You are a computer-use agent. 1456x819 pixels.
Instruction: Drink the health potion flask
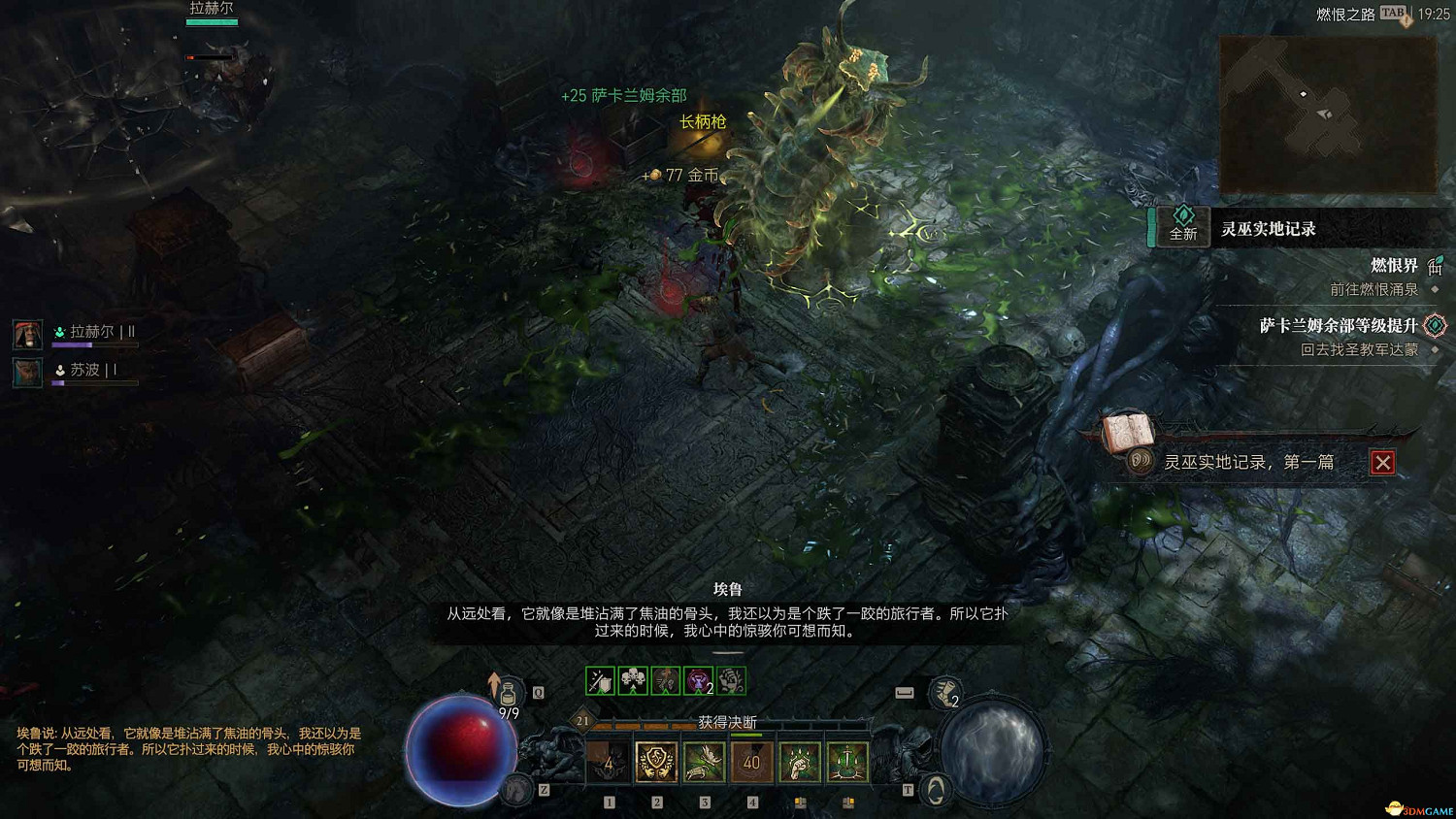(507, 692)
